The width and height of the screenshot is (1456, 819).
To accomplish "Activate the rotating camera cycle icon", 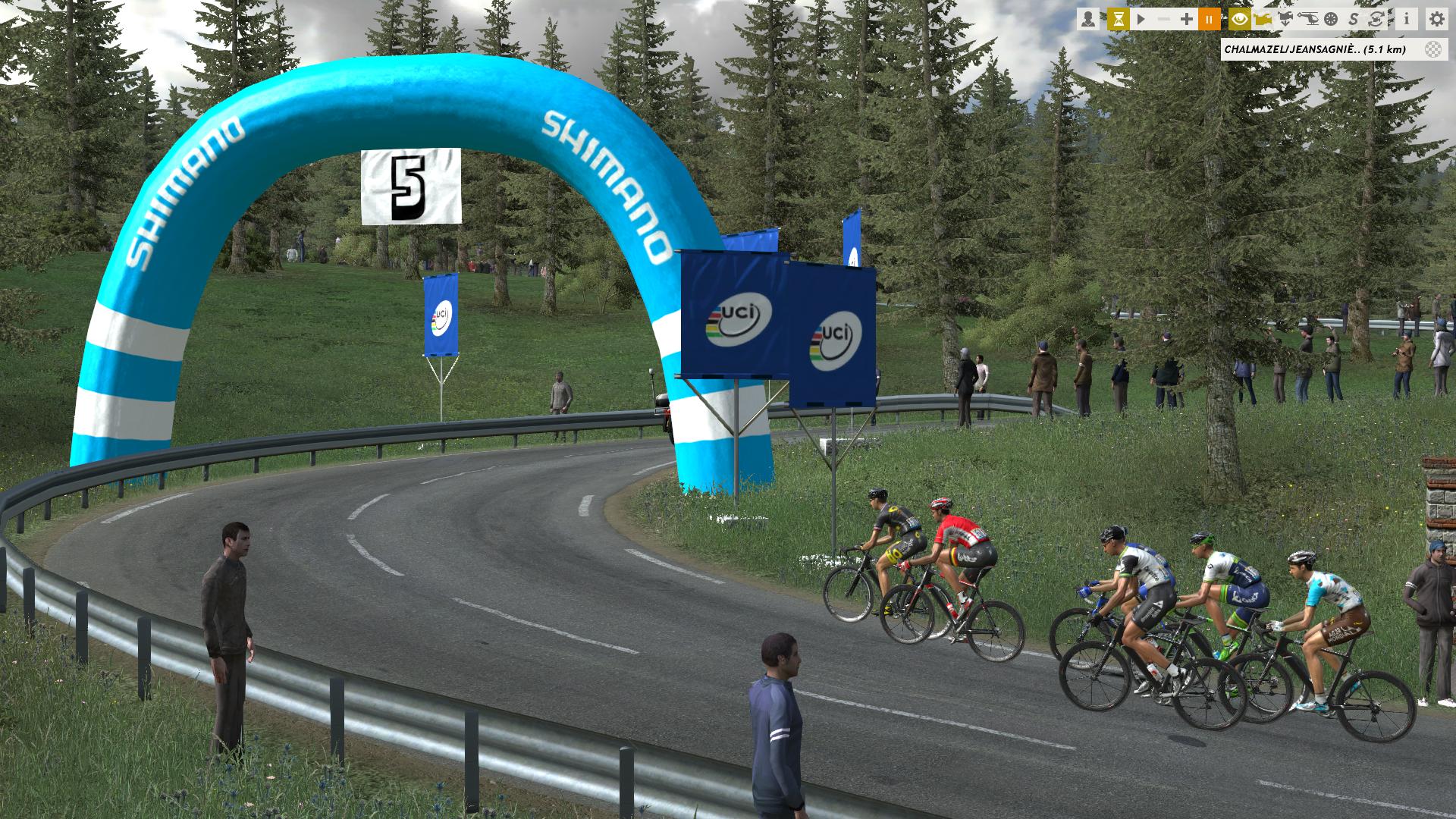I will point(1376,19).
